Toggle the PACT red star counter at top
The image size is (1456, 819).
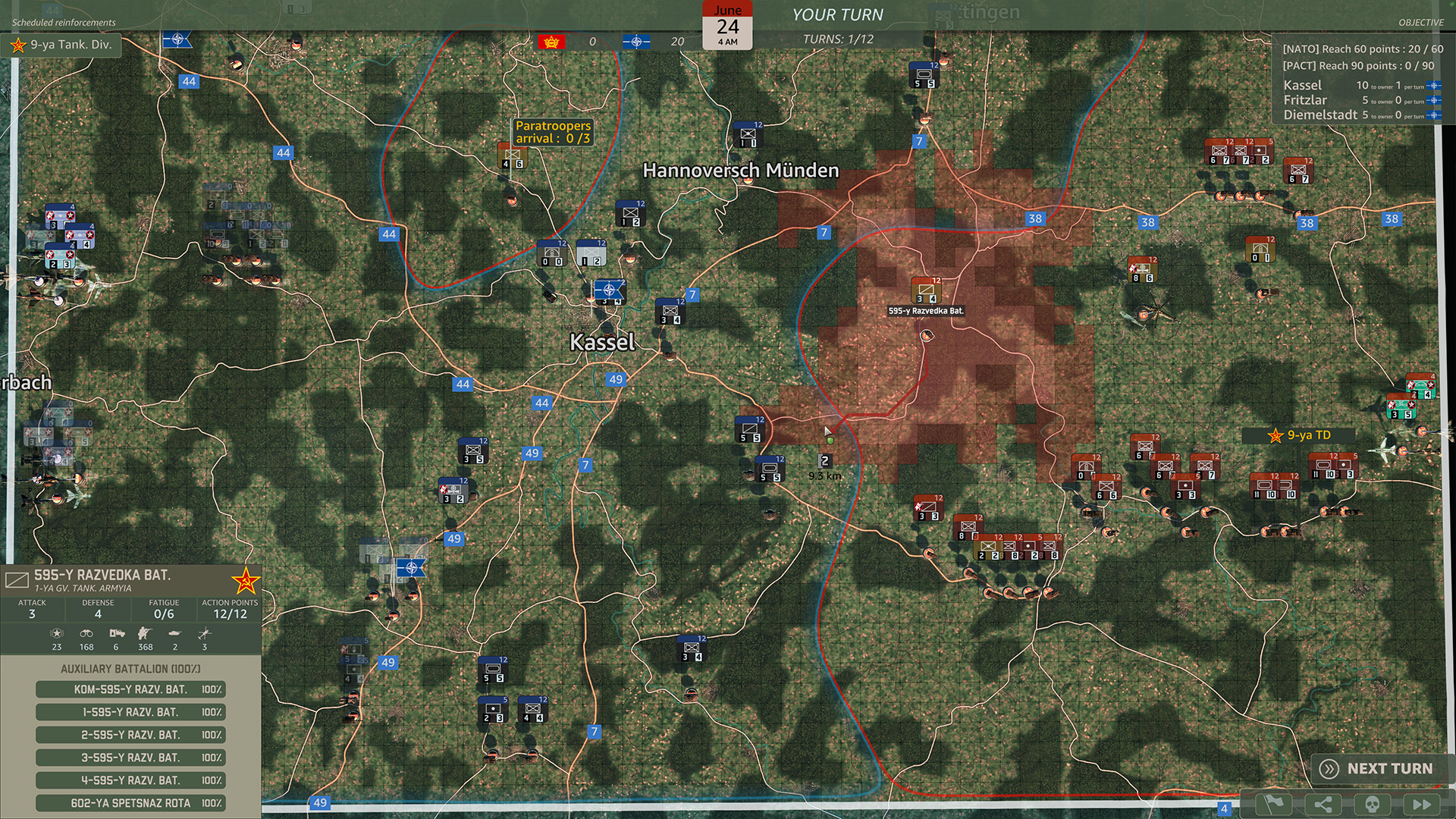pos(551,42)
